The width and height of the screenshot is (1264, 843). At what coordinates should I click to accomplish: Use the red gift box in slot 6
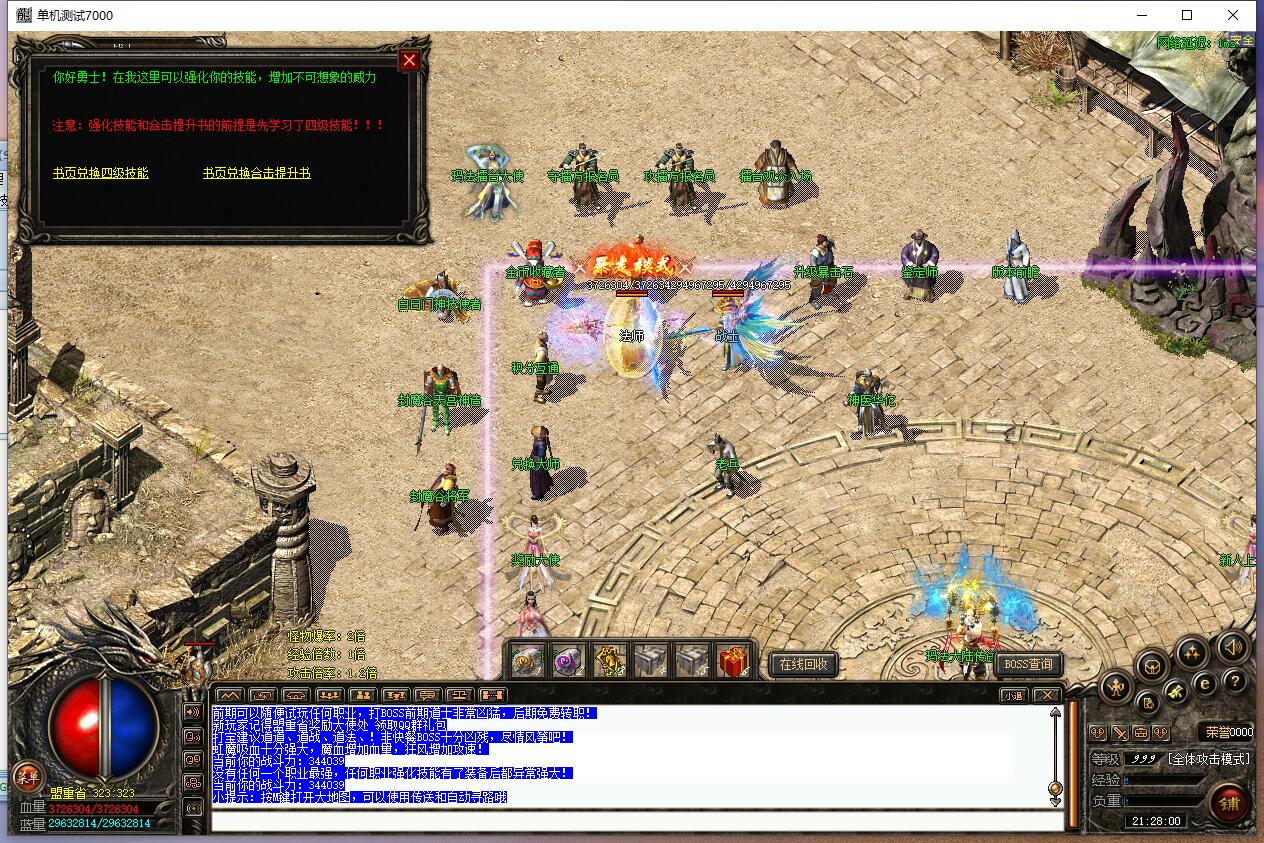click(x=734, y=661)
